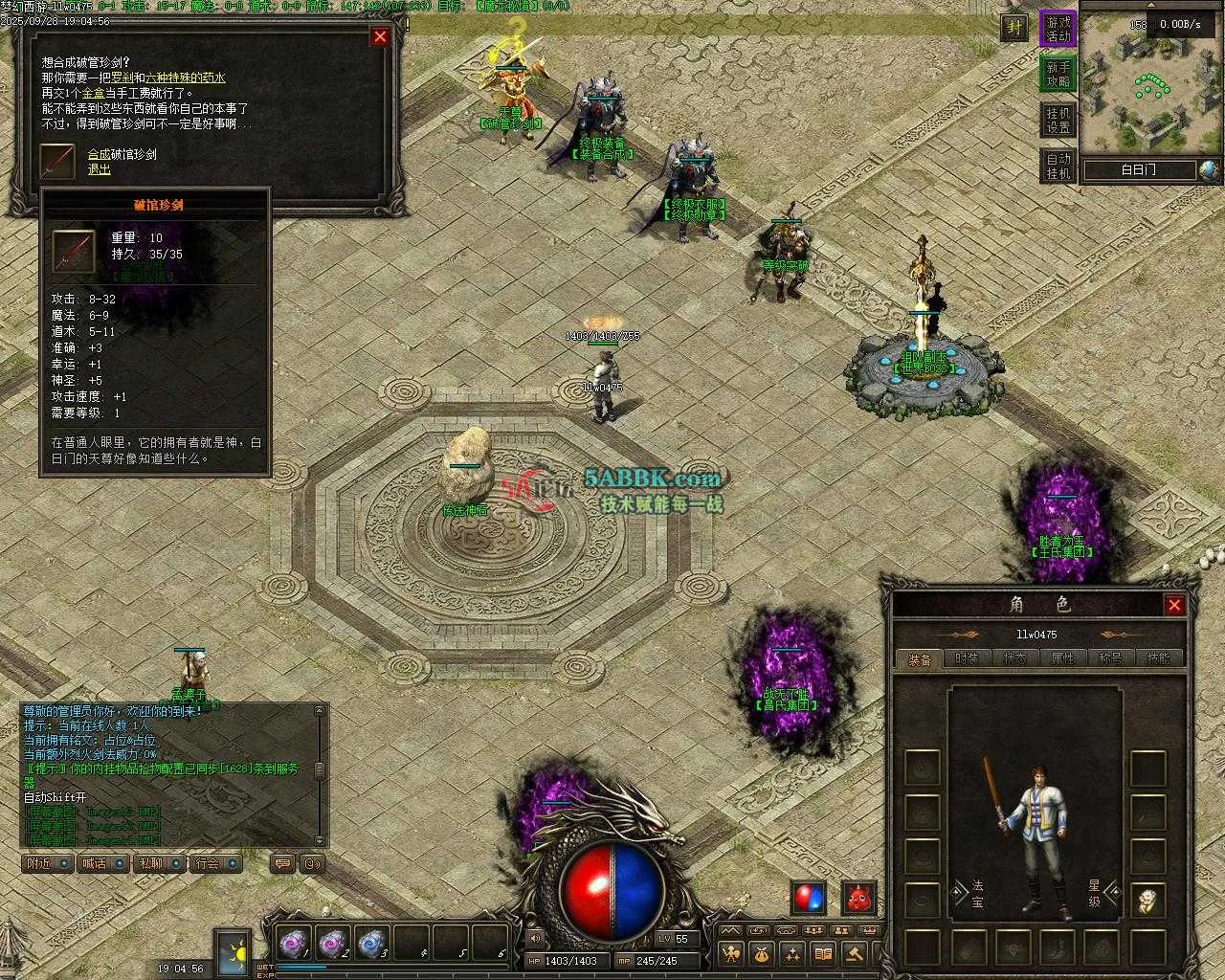
Task: Select 退出 to leave the dialogue
Action: pos(100,169)
